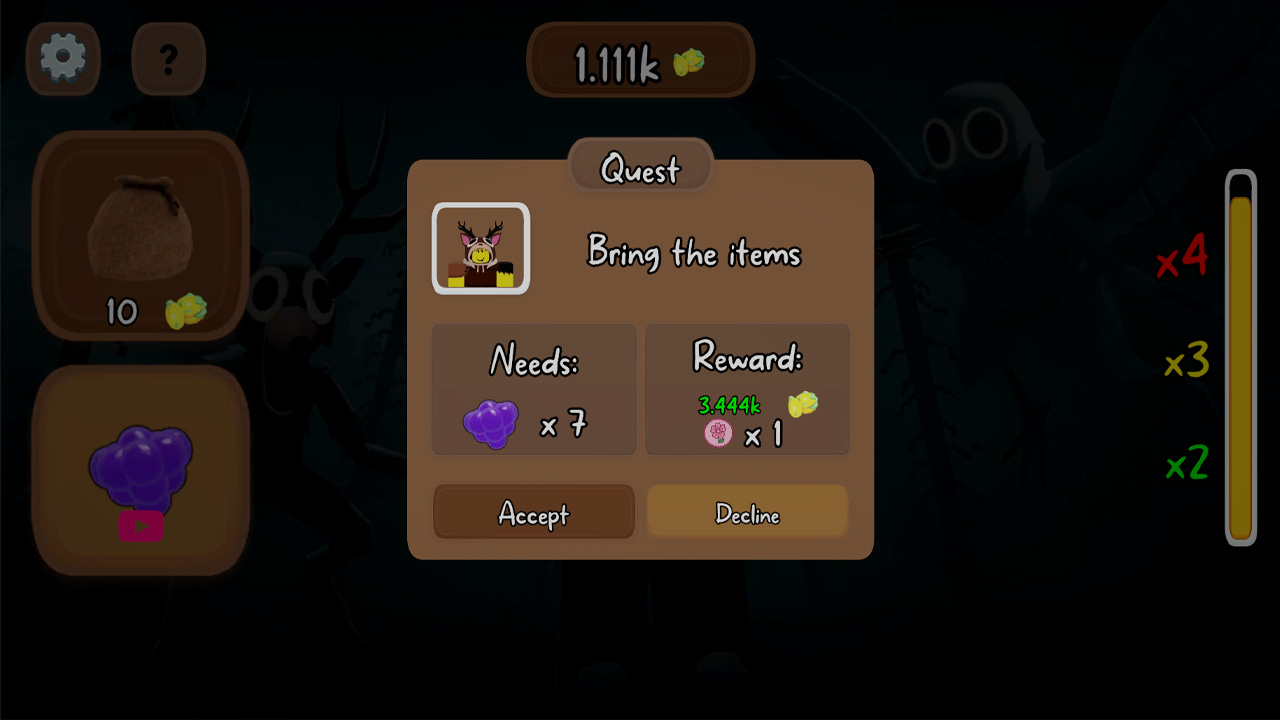Accept the Bring the items quest
This screenshot has width=1280, height=720.
click(x=533, y=512)
